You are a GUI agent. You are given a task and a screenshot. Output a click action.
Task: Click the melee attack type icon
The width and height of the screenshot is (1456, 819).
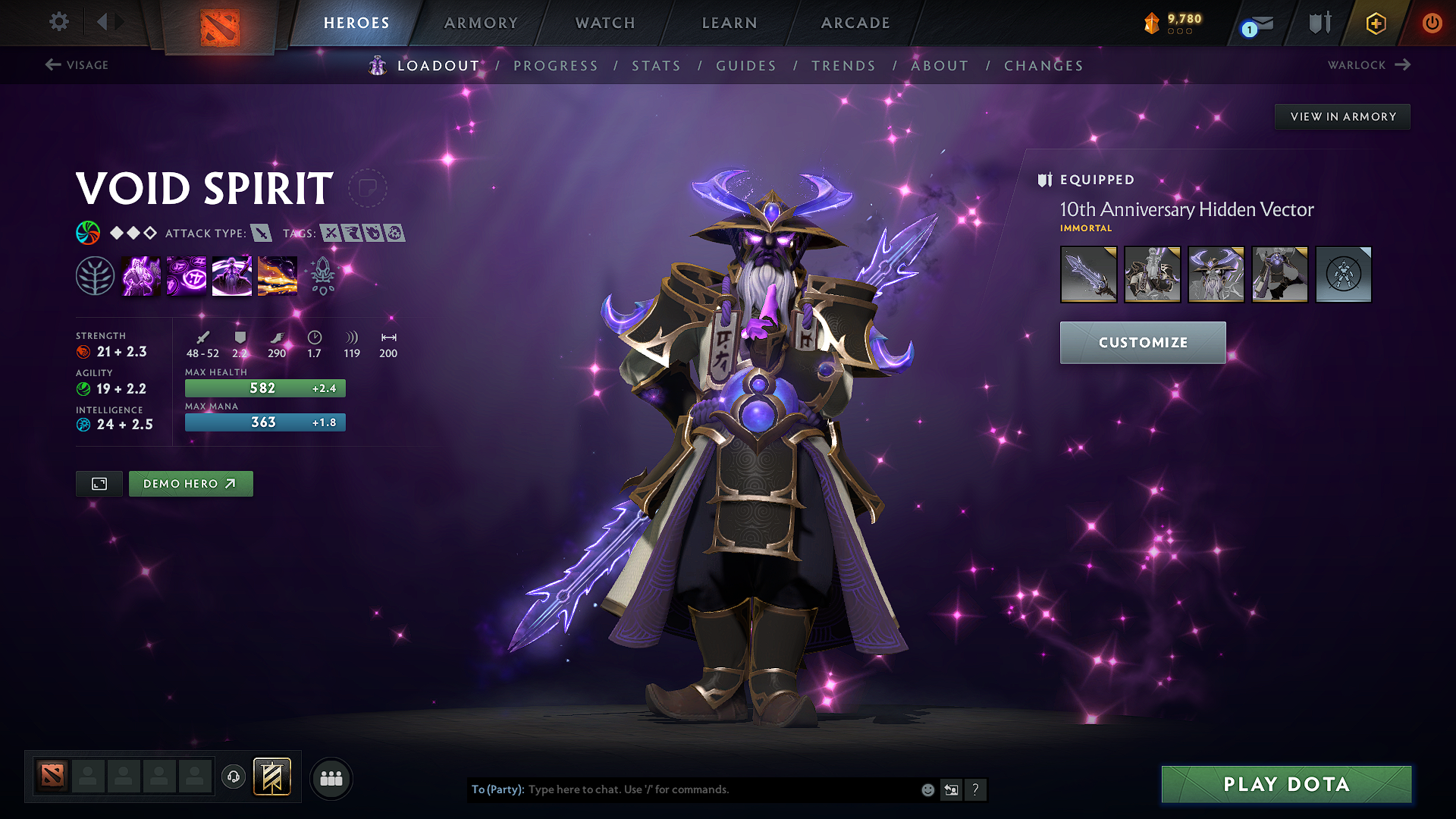(x=263, y=234)
